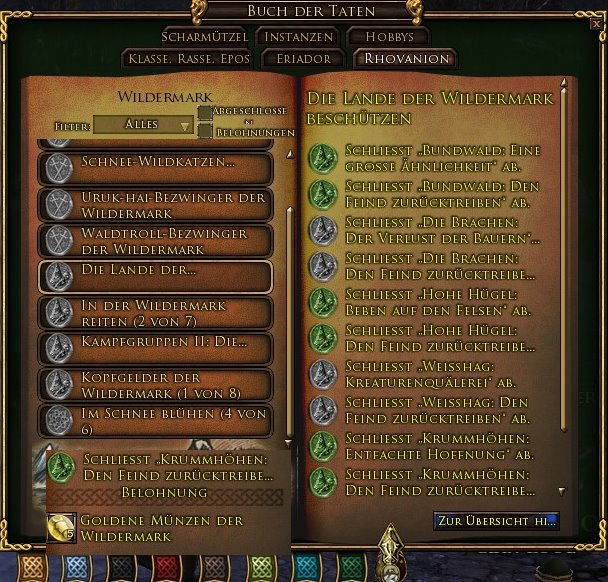Toggle the Abgeschlossen checkbox
Screen dimensions: 608x582
pos(204,113)
